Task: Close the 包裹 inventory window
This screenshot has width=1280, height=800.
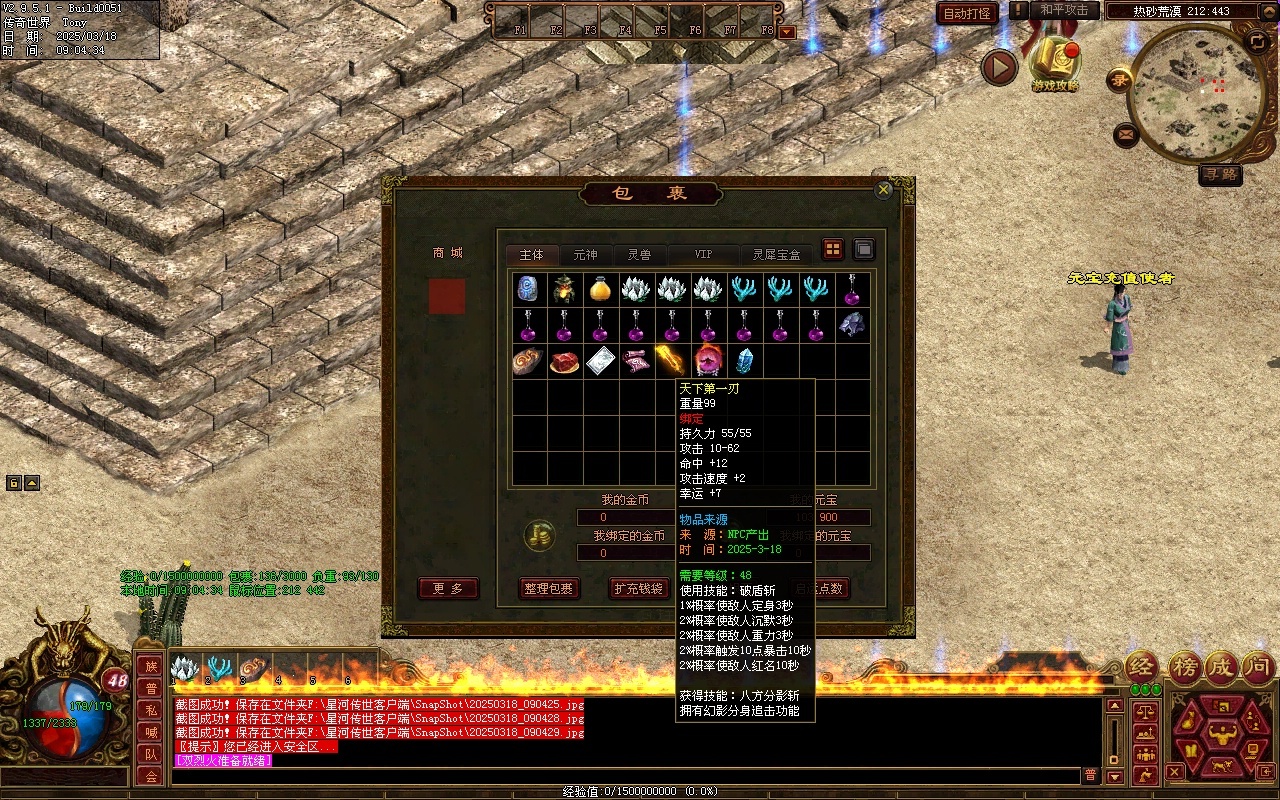Action: 883,190
